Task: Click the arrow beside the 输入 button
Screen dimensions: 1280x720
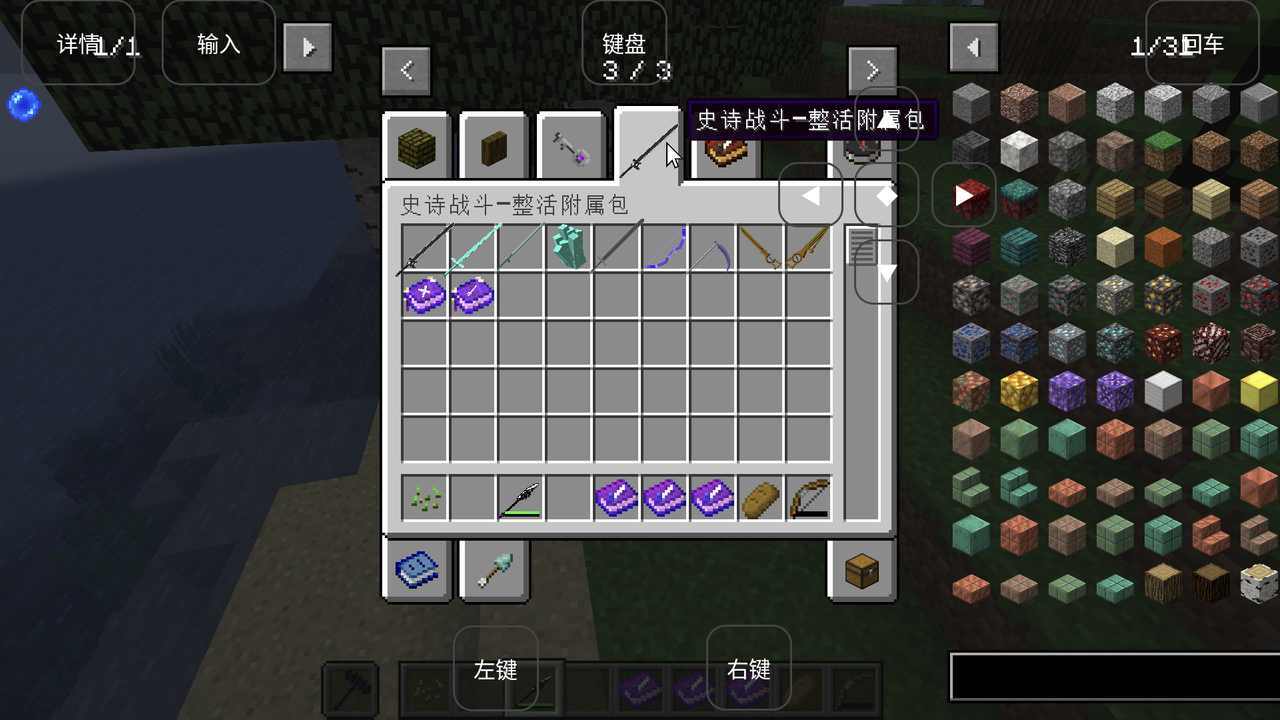Action: coord(307,44)
